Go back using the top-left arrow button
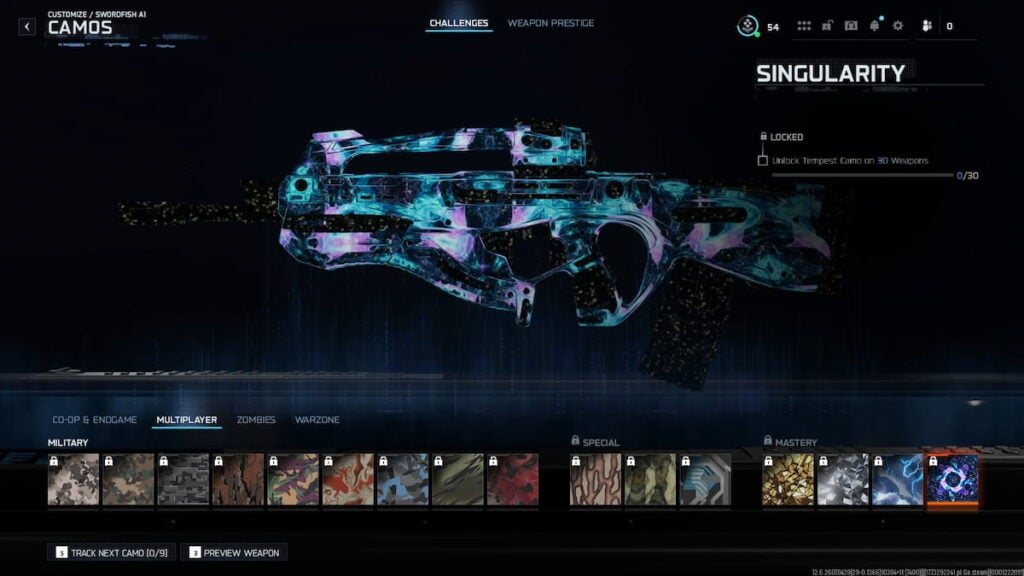 pos(27,27)
